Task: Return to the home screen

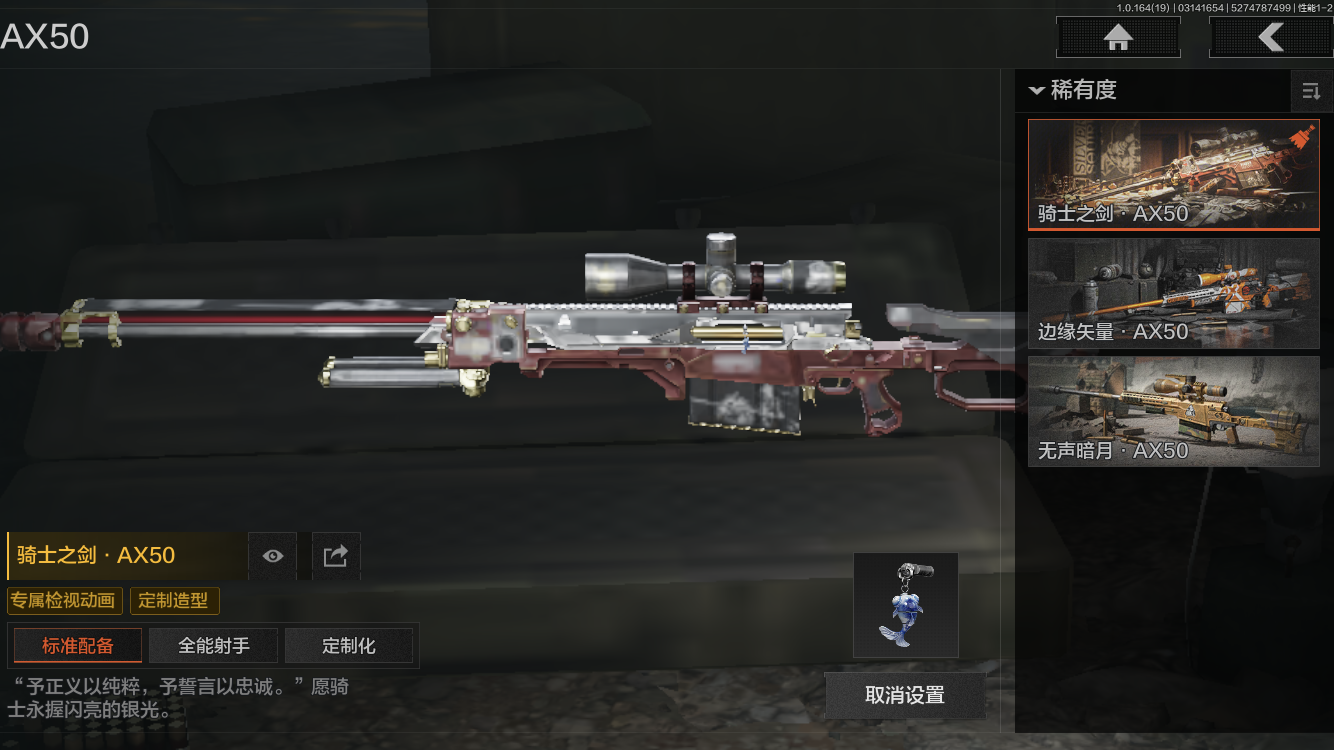Action: click(1118, 38)
